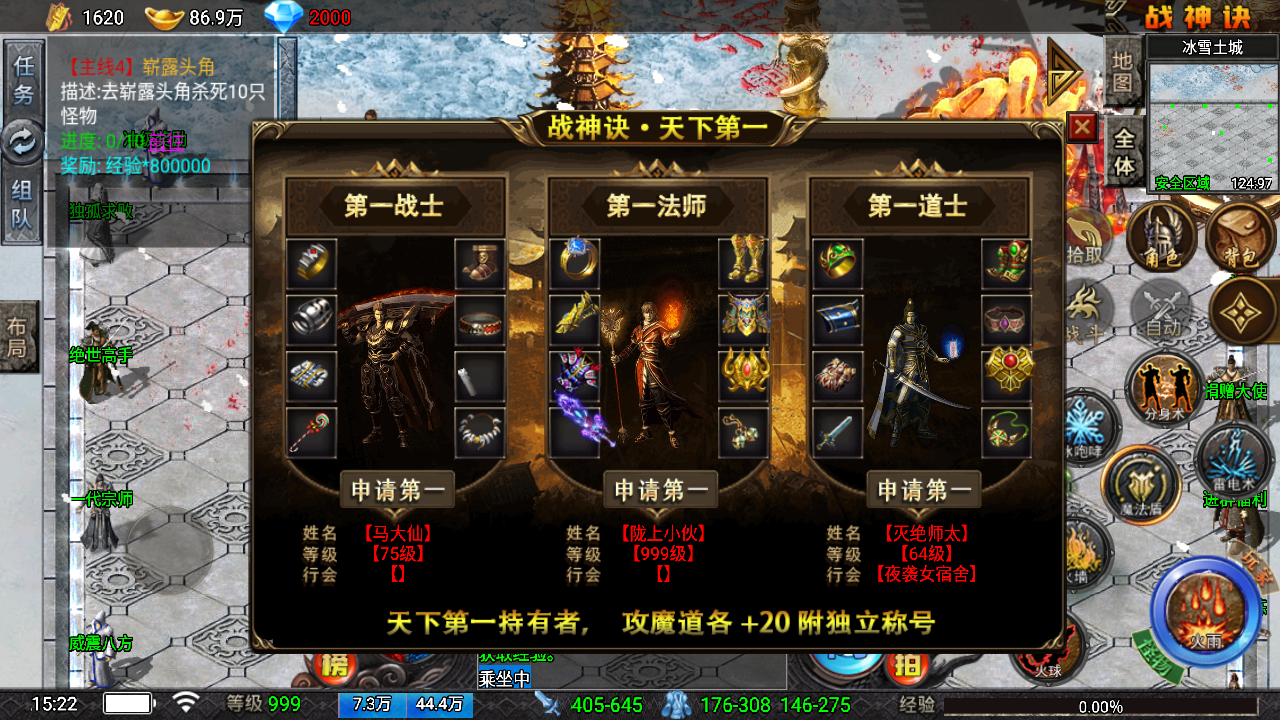Select the taoist's green-gem ring slot
Viewport: 1280px width, 720px height.
[837, 261]
